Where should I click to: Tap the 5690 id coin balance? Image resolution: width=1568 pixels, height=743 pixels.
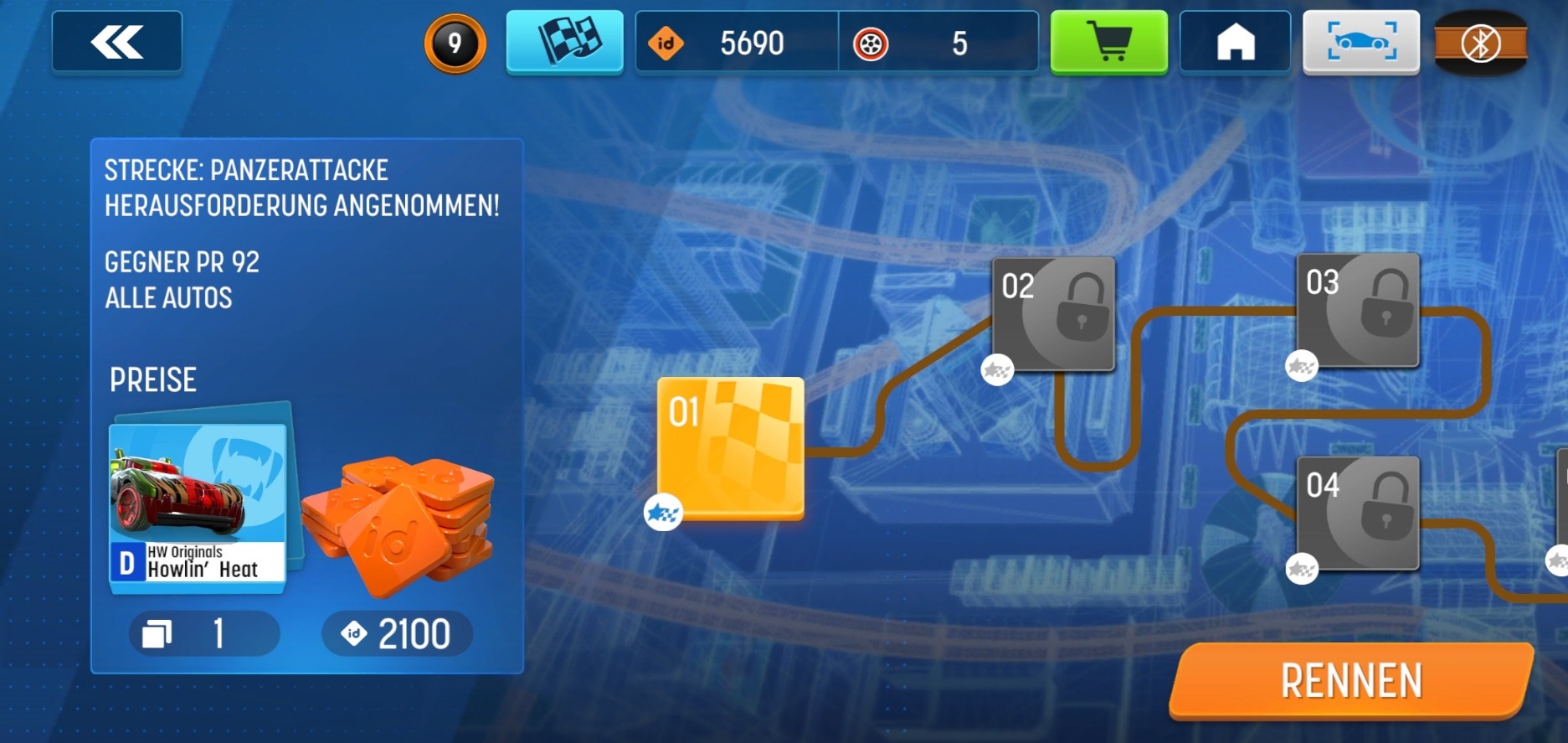(737, 43)
